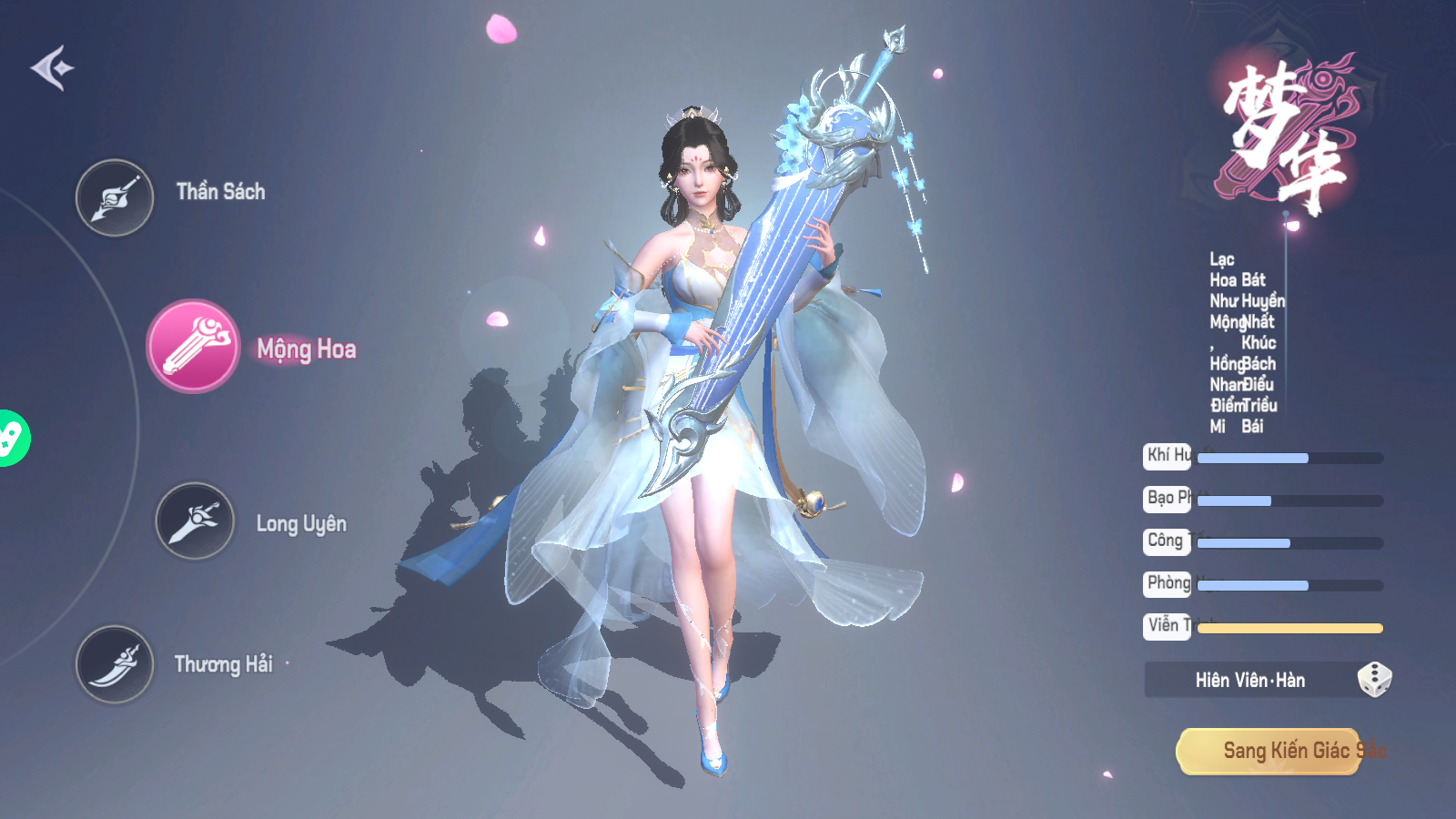This screenshot has width=1456, height=819.
Task: Select the Thần Sách class
Action: (x=115, y=197)
